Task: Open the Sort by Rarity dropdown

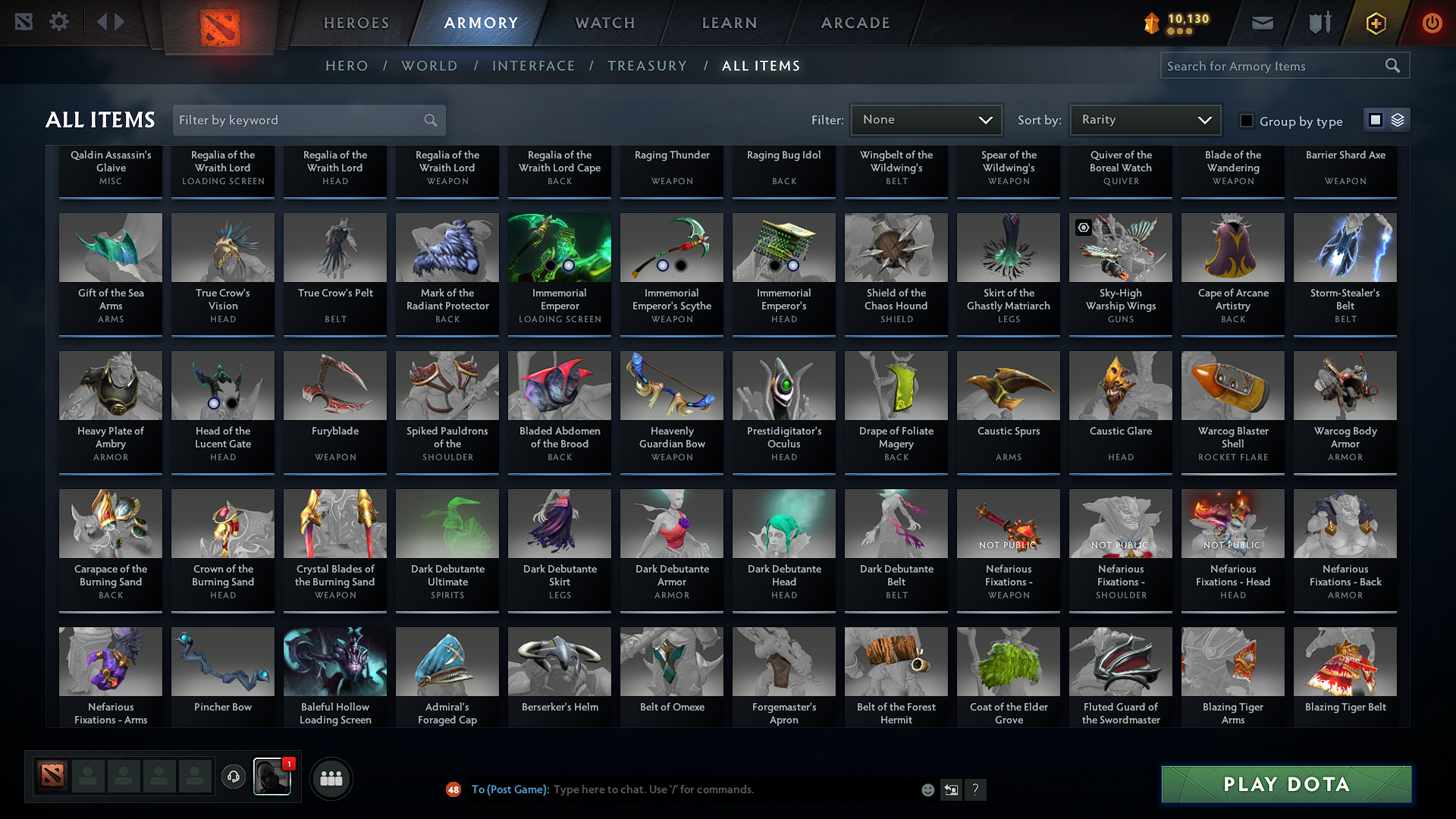Action: click(x=1144, y=120)
